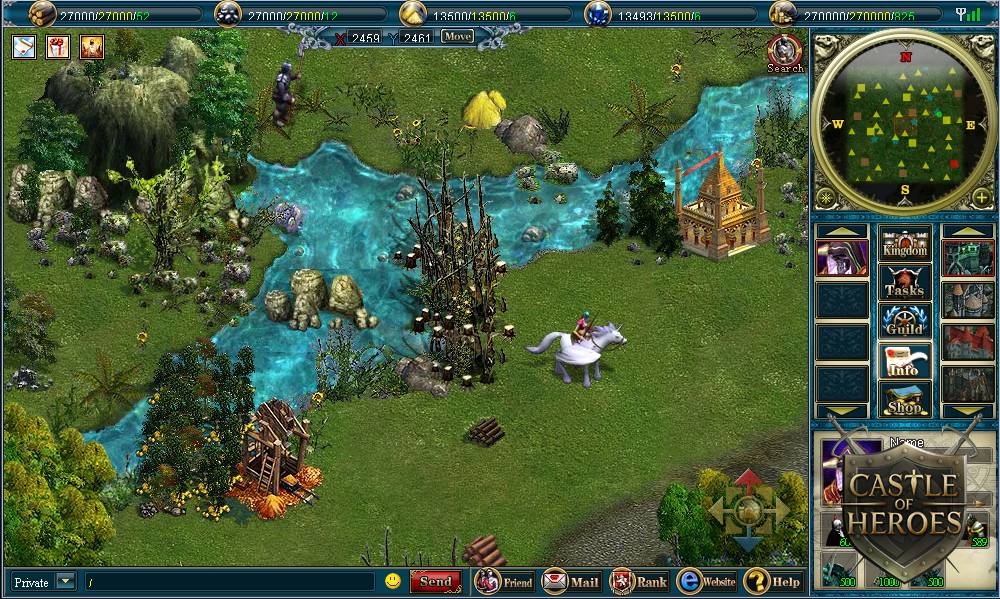Click the chat text input field
The height and width of the screenshot is (599, 1000).
coord(228,581)
